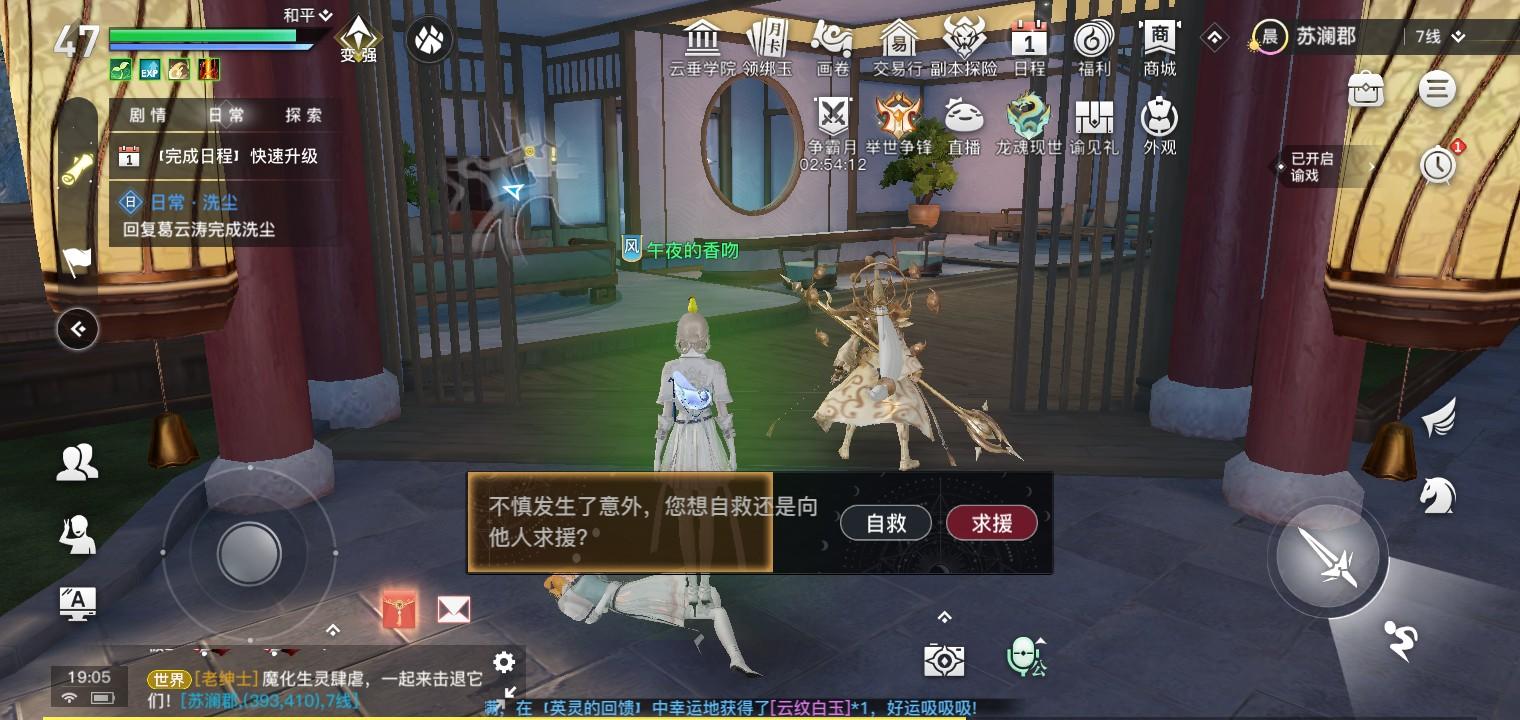Open the 云垂学院 academy panel
The height and width of the screenshot is (720, 1520).
click(703, 45)
